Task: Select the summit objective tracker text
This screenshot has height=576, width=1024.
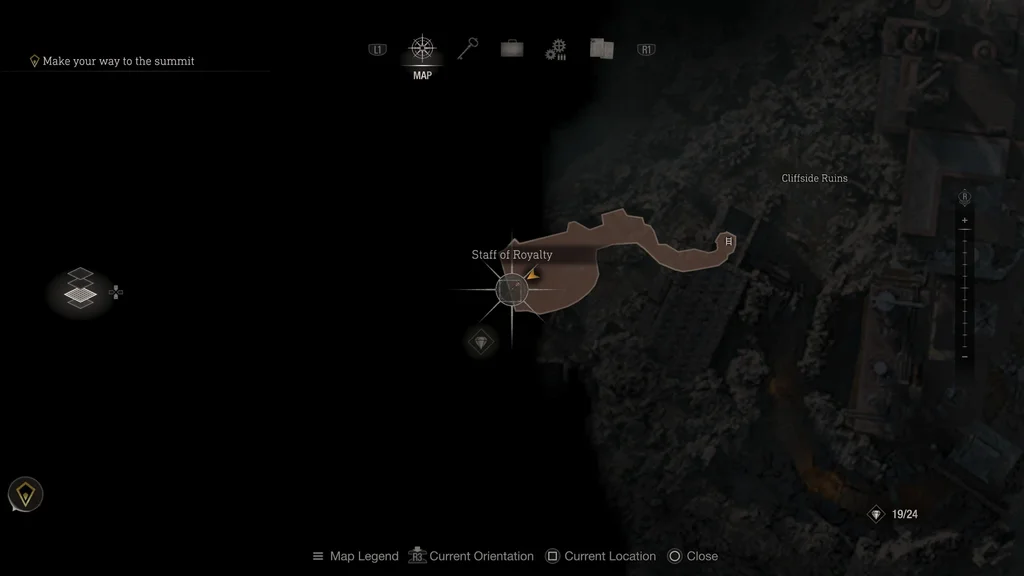Action: (118, 61)
